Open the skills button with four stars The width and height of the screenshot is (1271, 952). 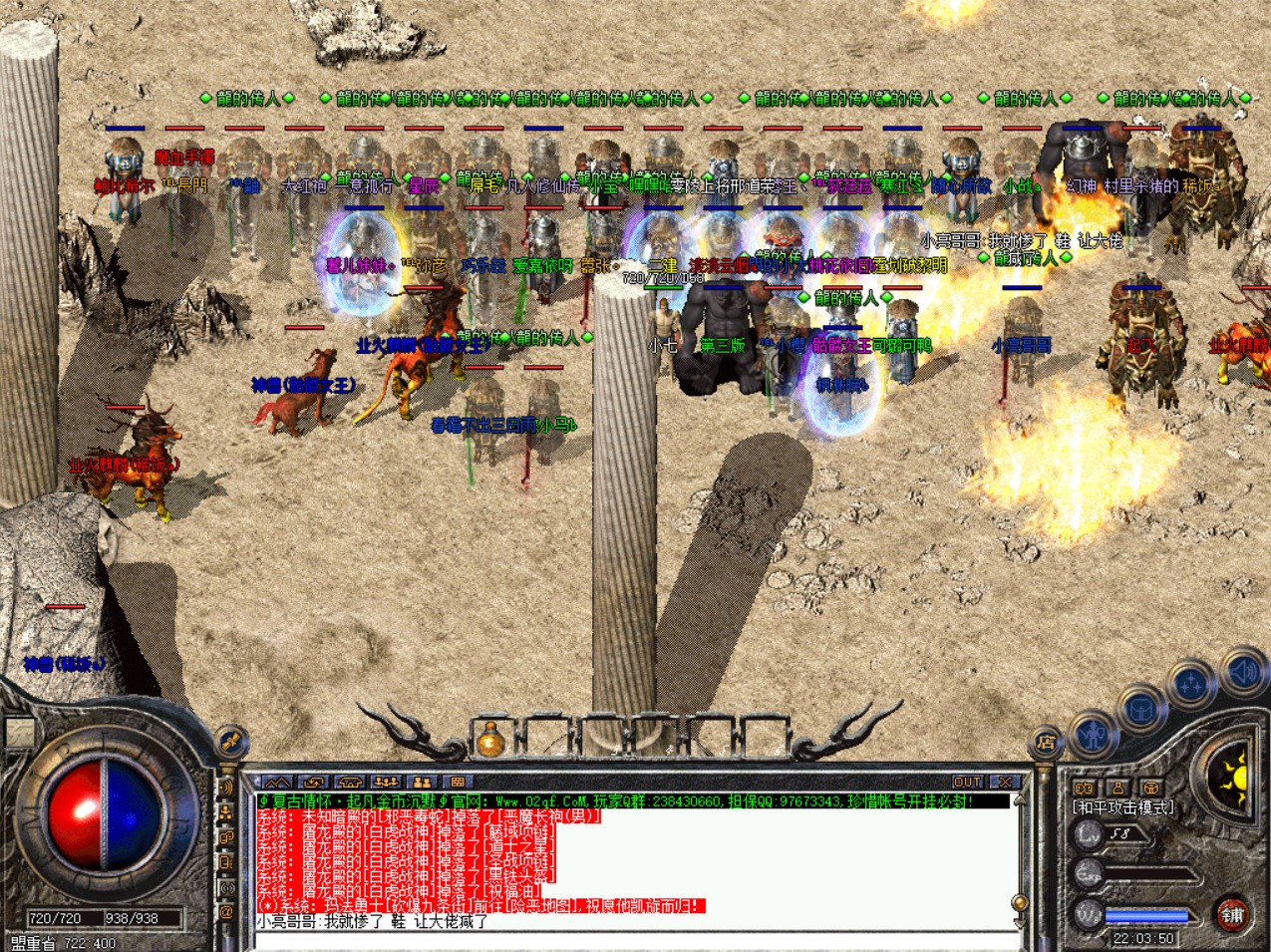coord(1190,685)
